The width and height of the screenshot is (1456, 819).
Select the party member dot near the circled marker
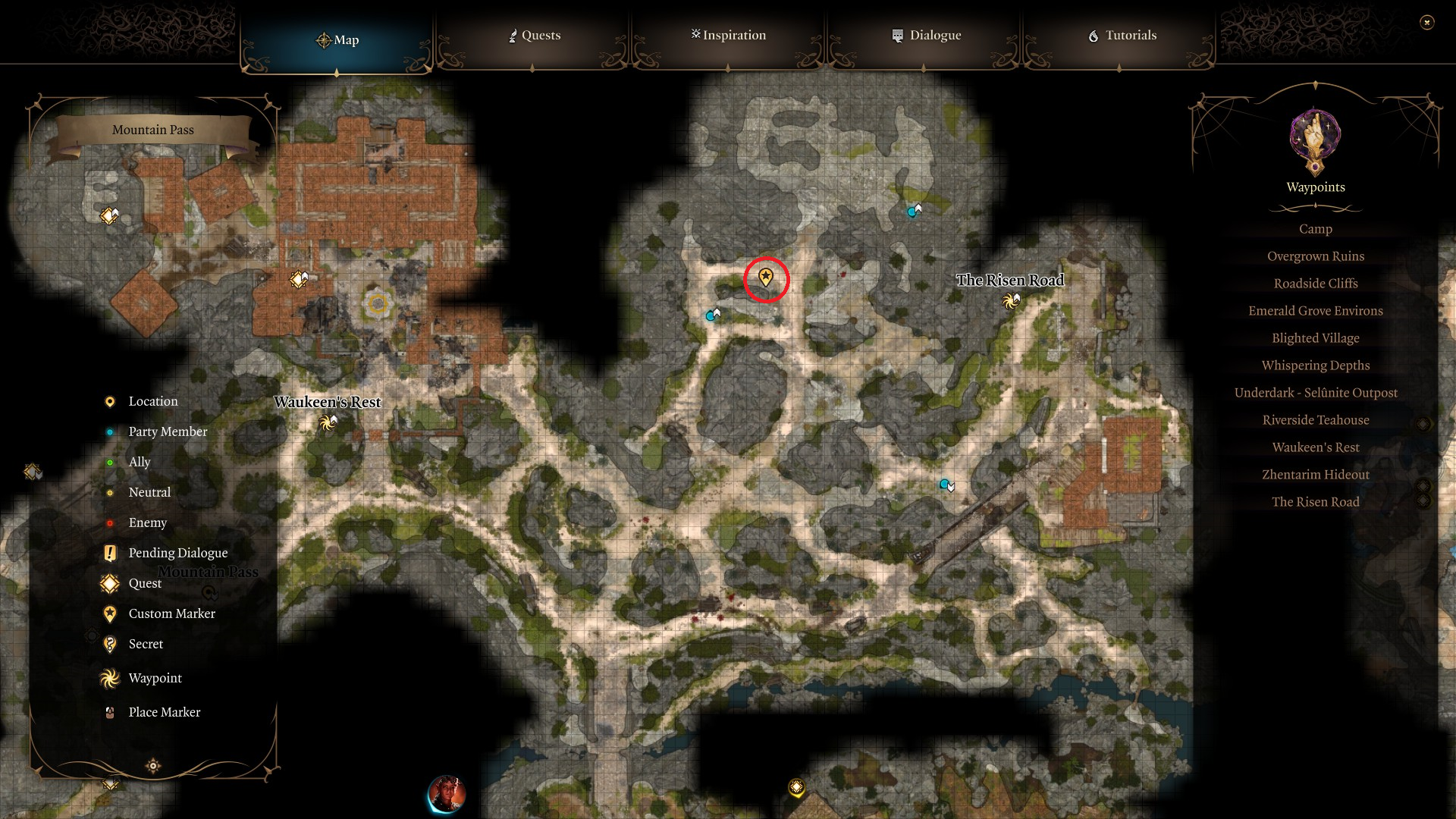click(711, 315)
